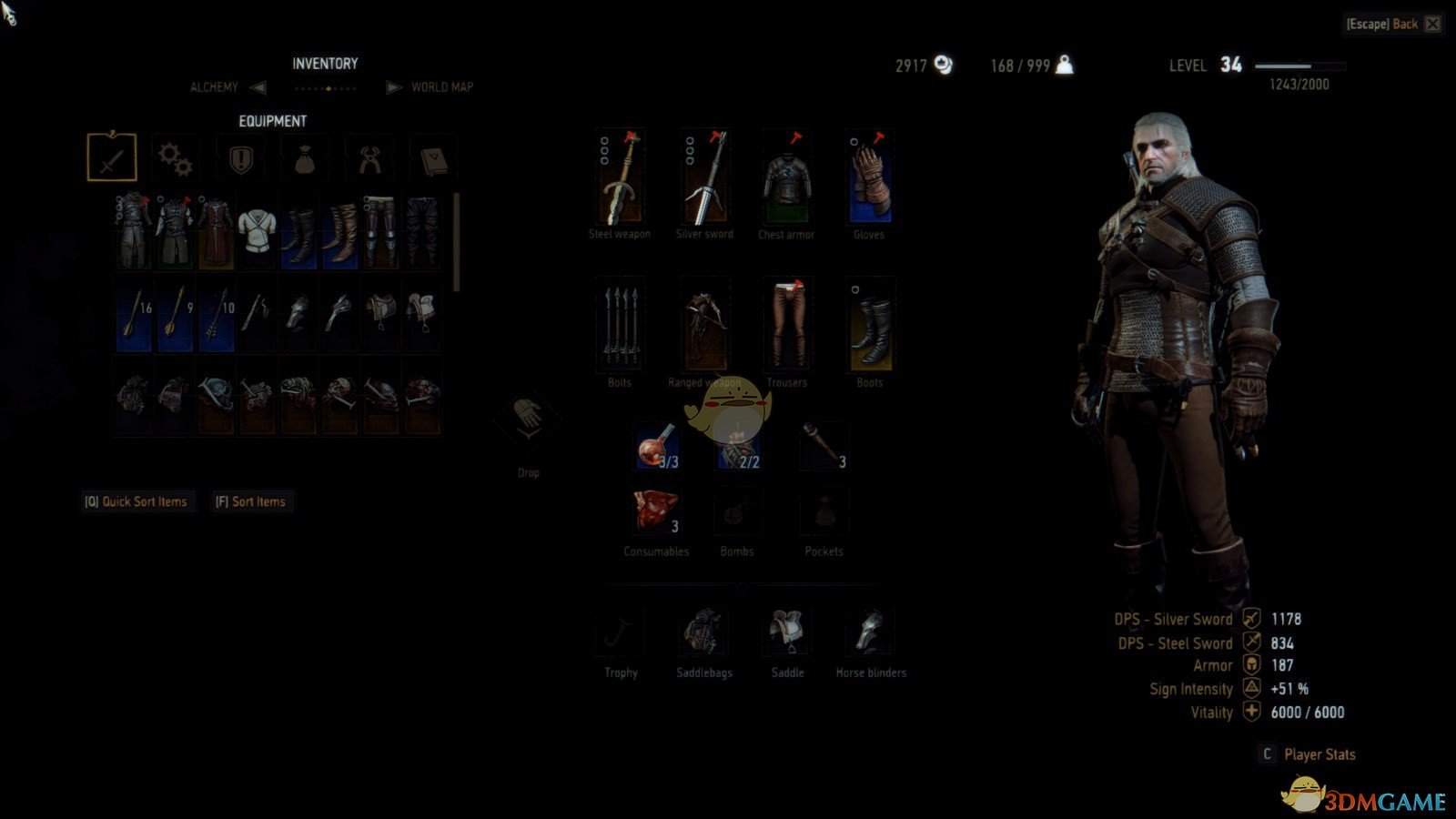Click the Drop item hand icon
Viewport: 1456px width, 819px height.
[x=526, y=421]
